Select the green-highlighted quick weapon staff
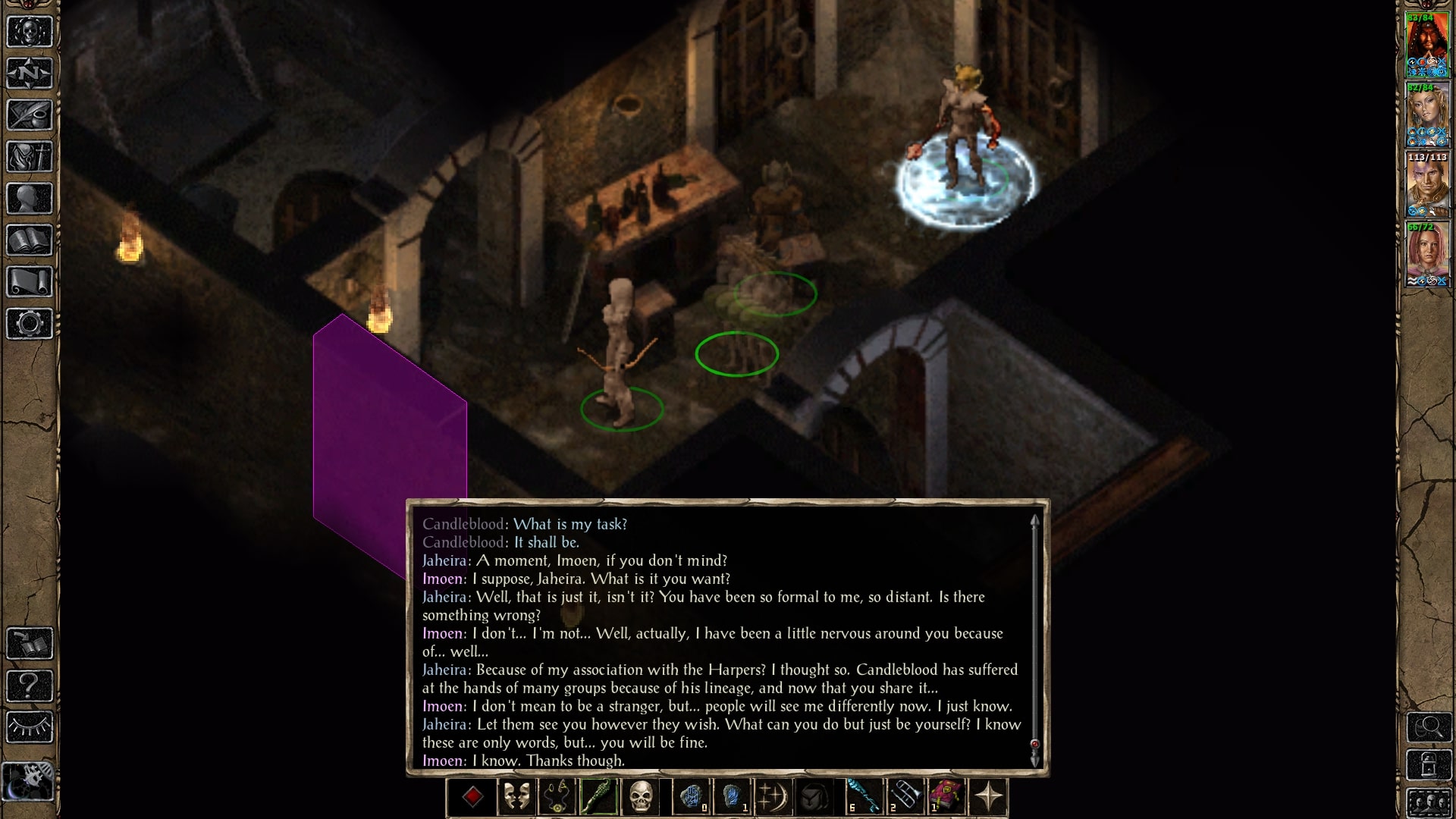Screen dimensions: 1456x819 pyautogui.click(x=598, y=795)
